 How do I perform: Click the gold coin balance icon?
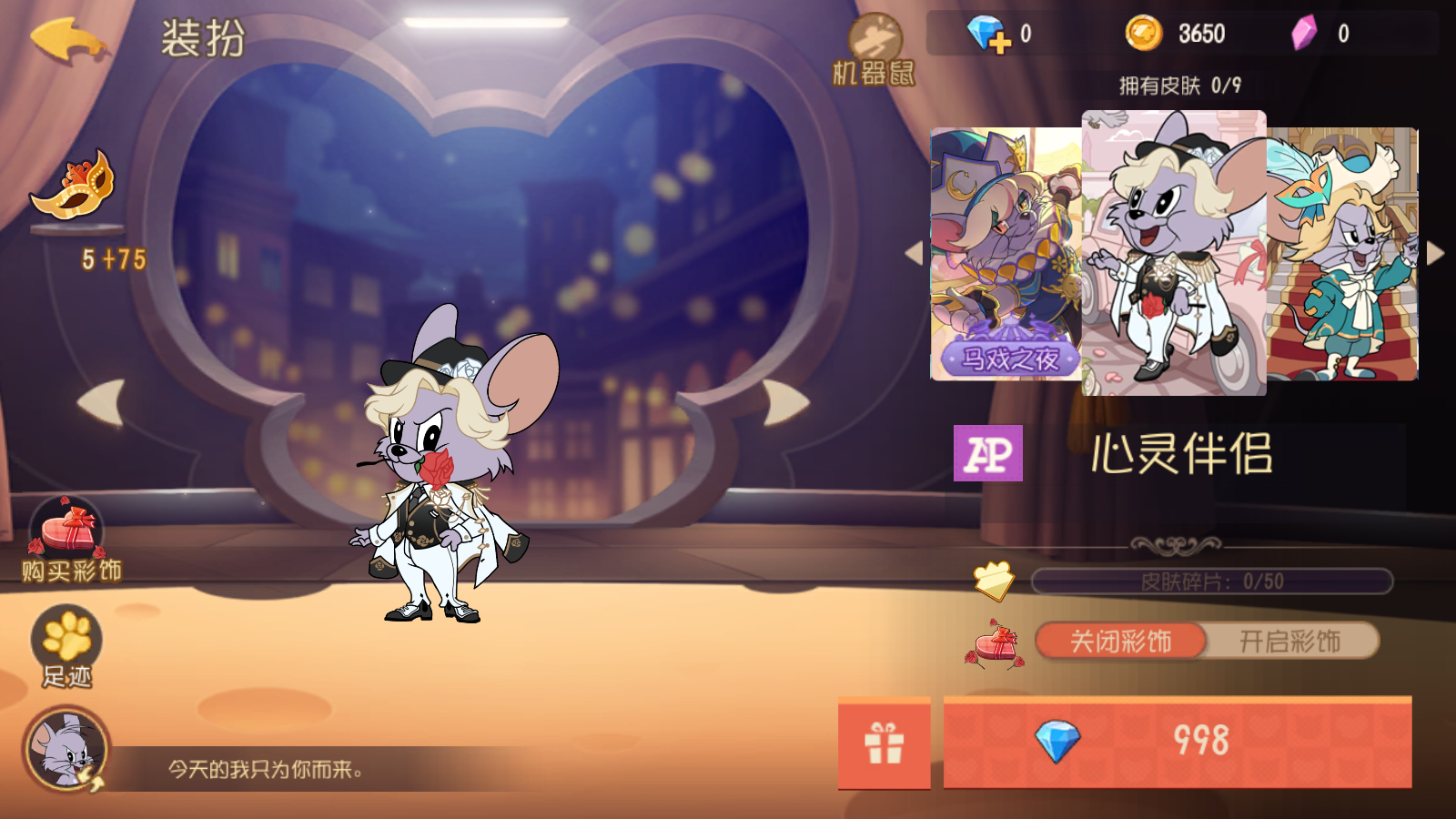(x=1142, y=33)
